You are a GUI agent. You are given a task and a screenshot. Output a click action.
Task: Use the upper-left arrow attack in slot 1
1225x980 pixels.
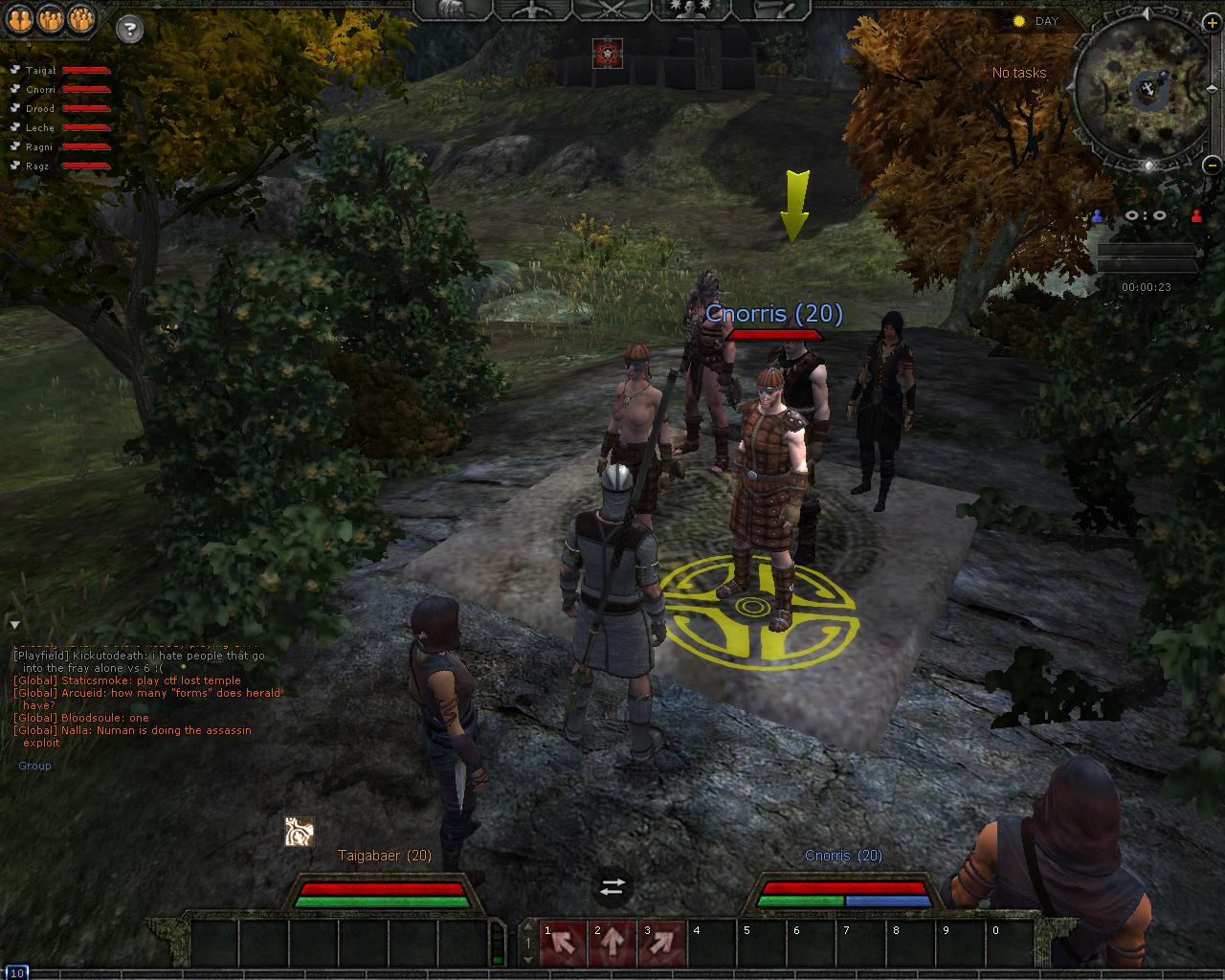tap(563, 944)
